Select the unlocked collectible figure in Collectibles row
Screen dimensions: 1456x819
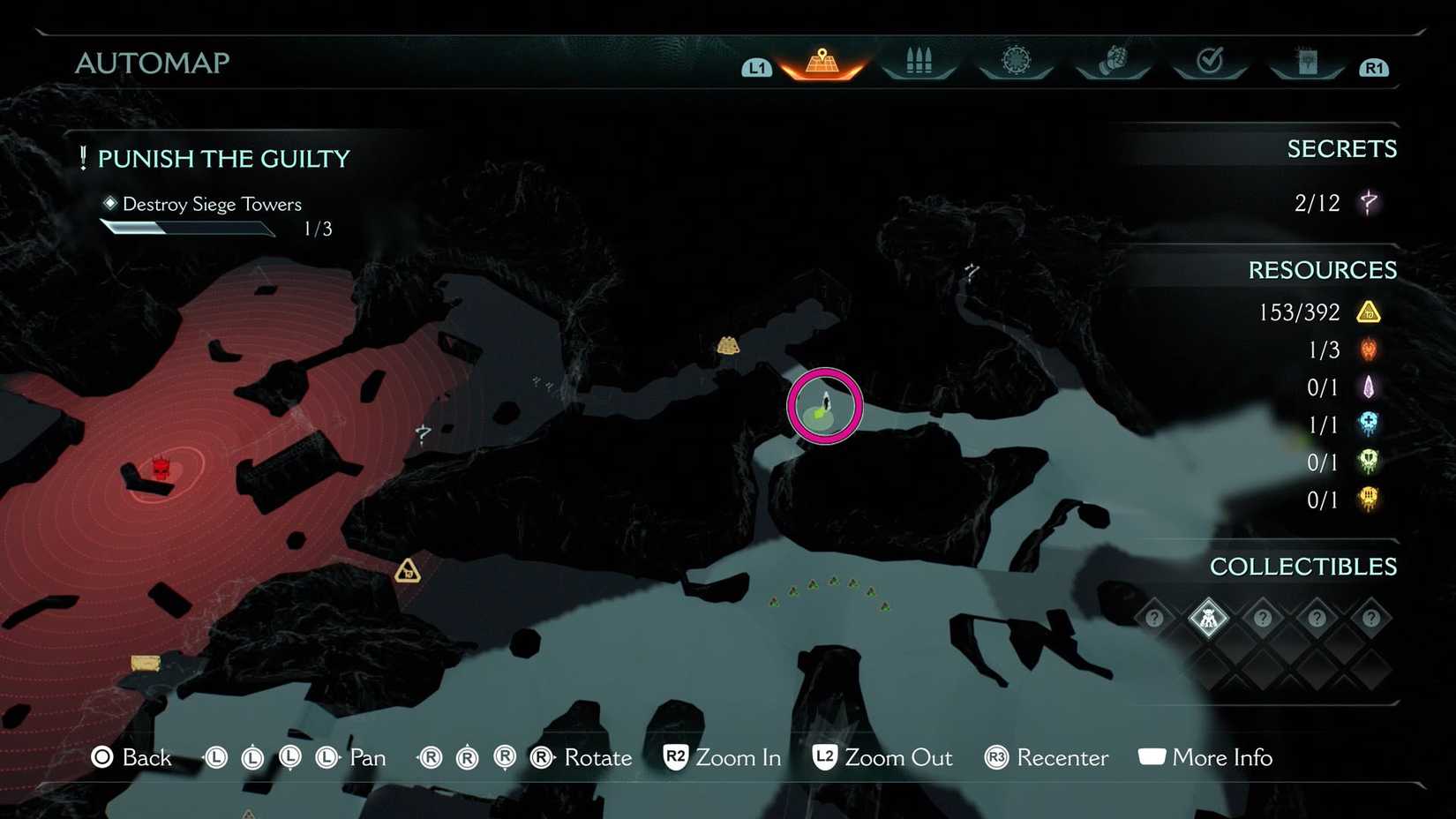pos(1209,618)
